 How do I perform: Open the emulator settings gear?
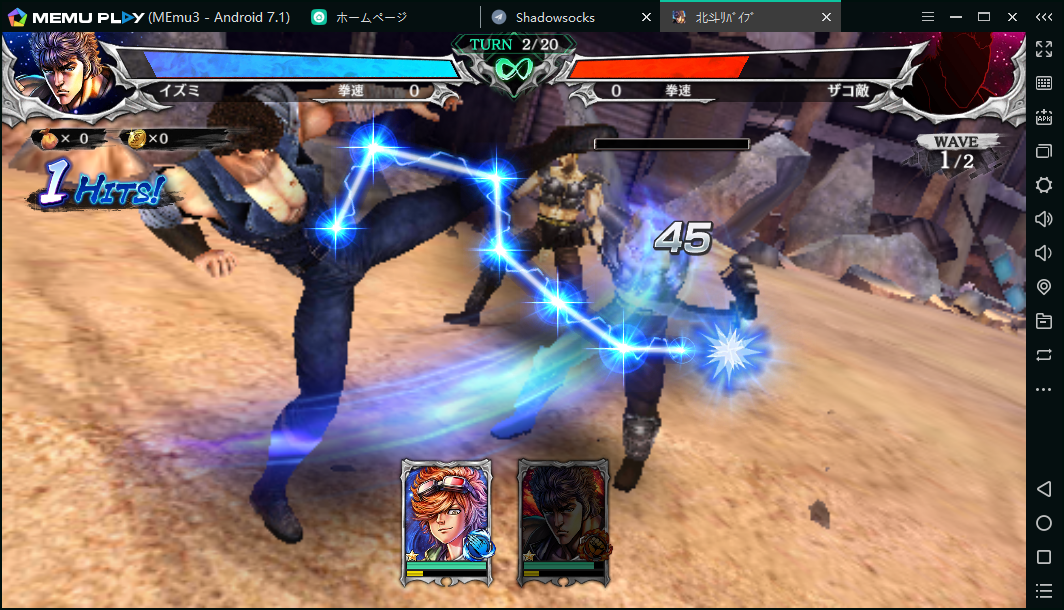1044,185
